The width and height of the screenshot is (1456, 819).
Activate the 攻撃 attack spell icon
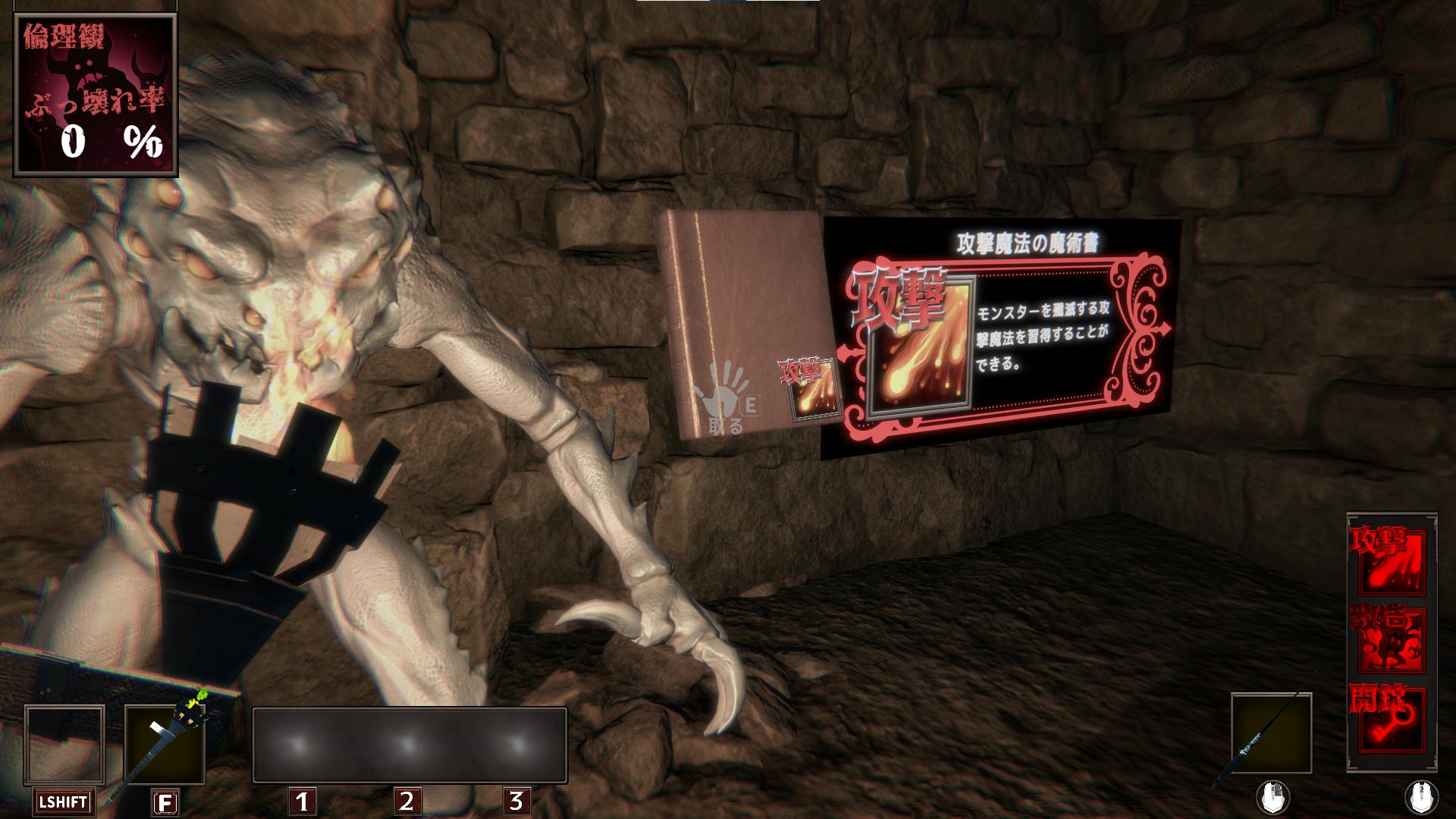(x=1388, y=562)
